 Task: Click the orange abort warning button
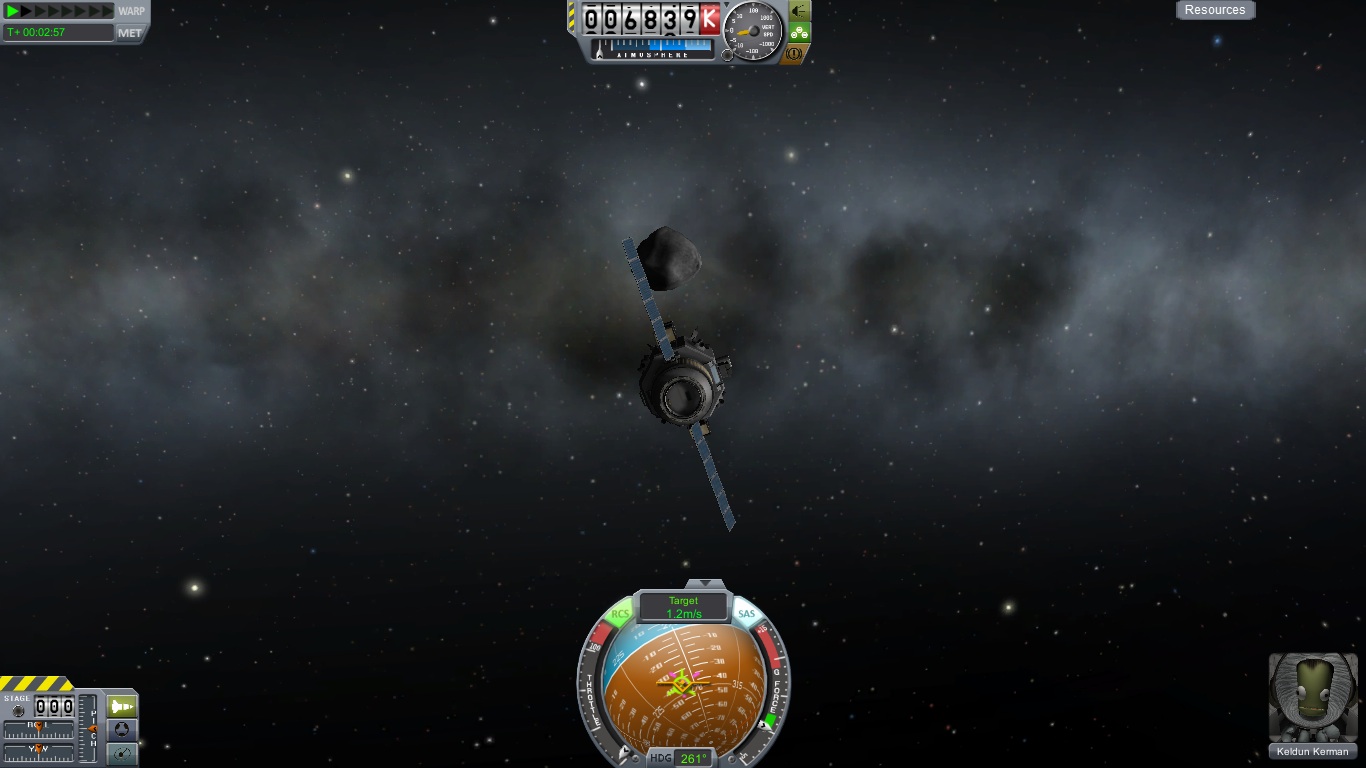tap(797, 54)
